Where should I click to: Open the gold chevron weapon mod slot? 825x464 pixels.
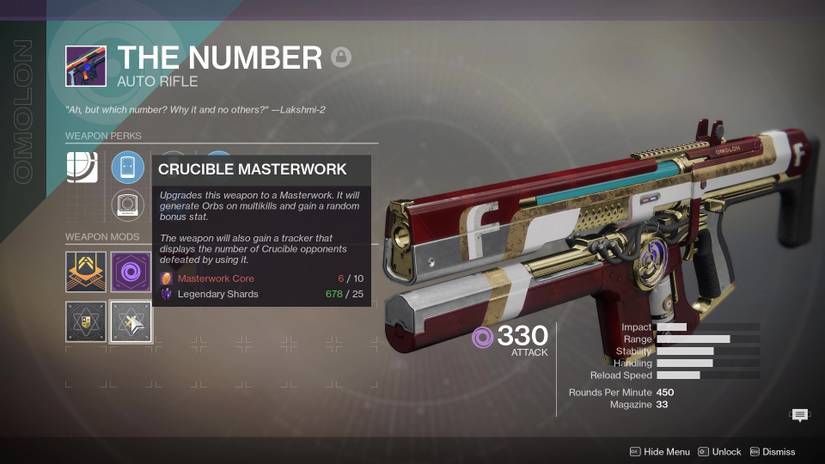click(85, 272)
